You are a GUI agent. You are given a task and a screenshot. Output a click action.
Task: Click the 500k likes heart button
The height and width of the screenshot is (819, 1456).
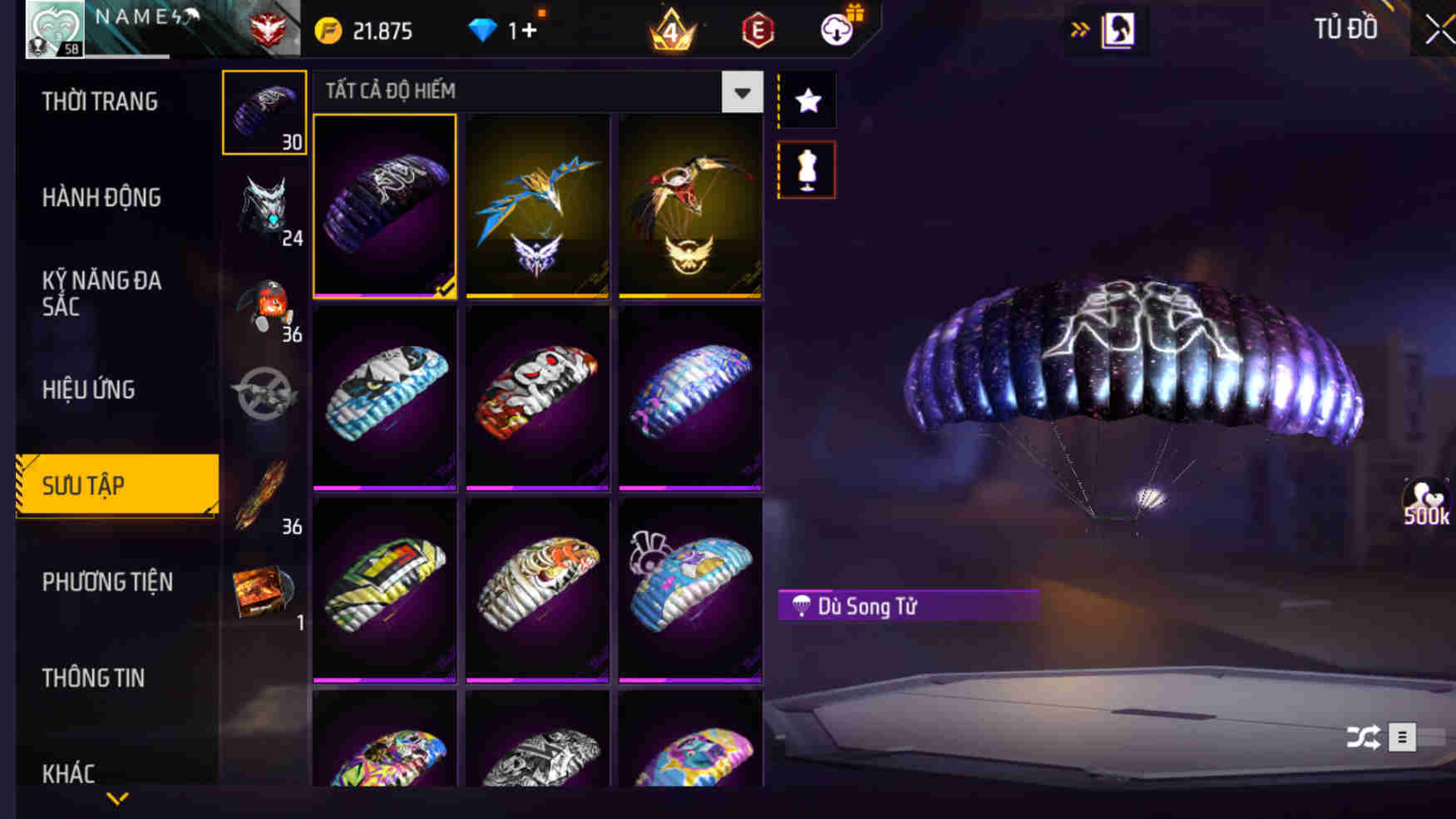tap(1428, 499)
